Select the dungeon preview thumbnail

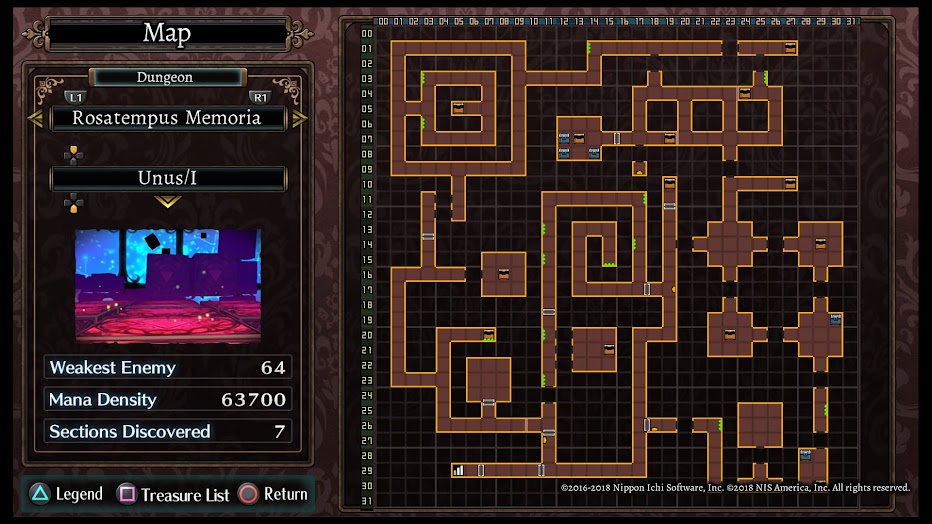pos(168,285)
